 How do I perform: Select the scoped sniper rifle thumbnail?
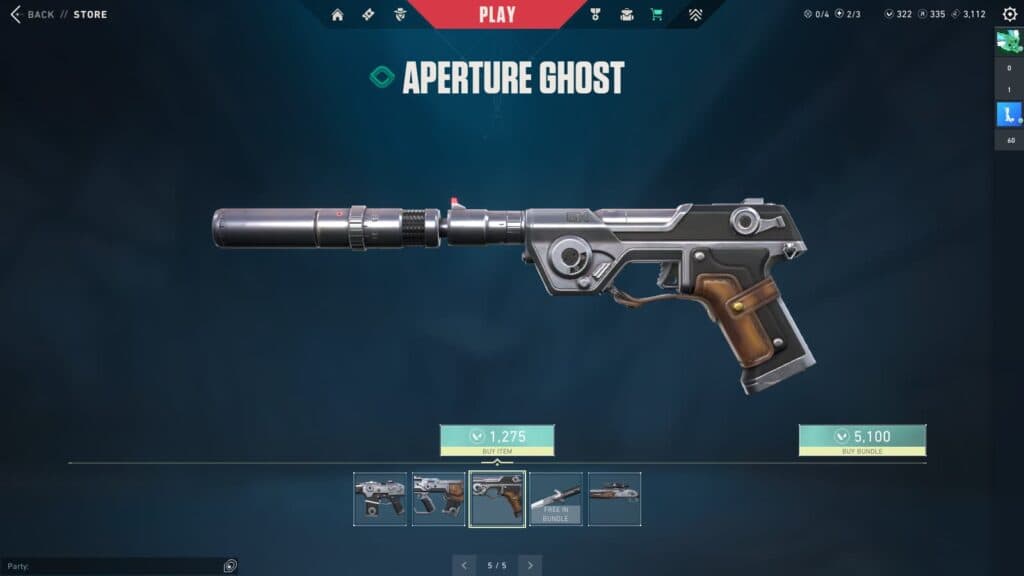[614, 499]
